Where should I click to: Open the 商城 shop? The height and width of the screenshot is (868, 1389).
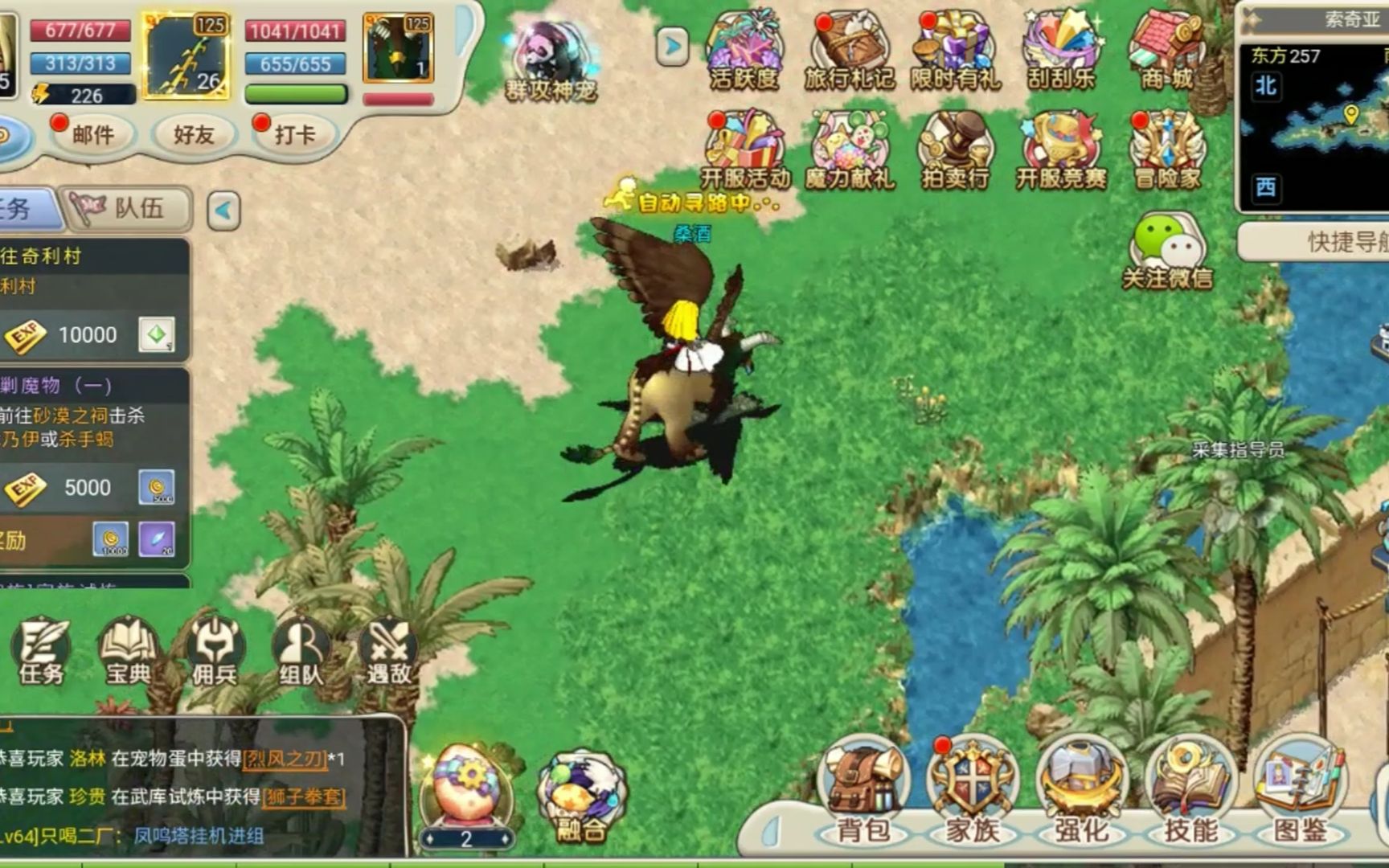pyautogui.click(x=1167, y=50)
